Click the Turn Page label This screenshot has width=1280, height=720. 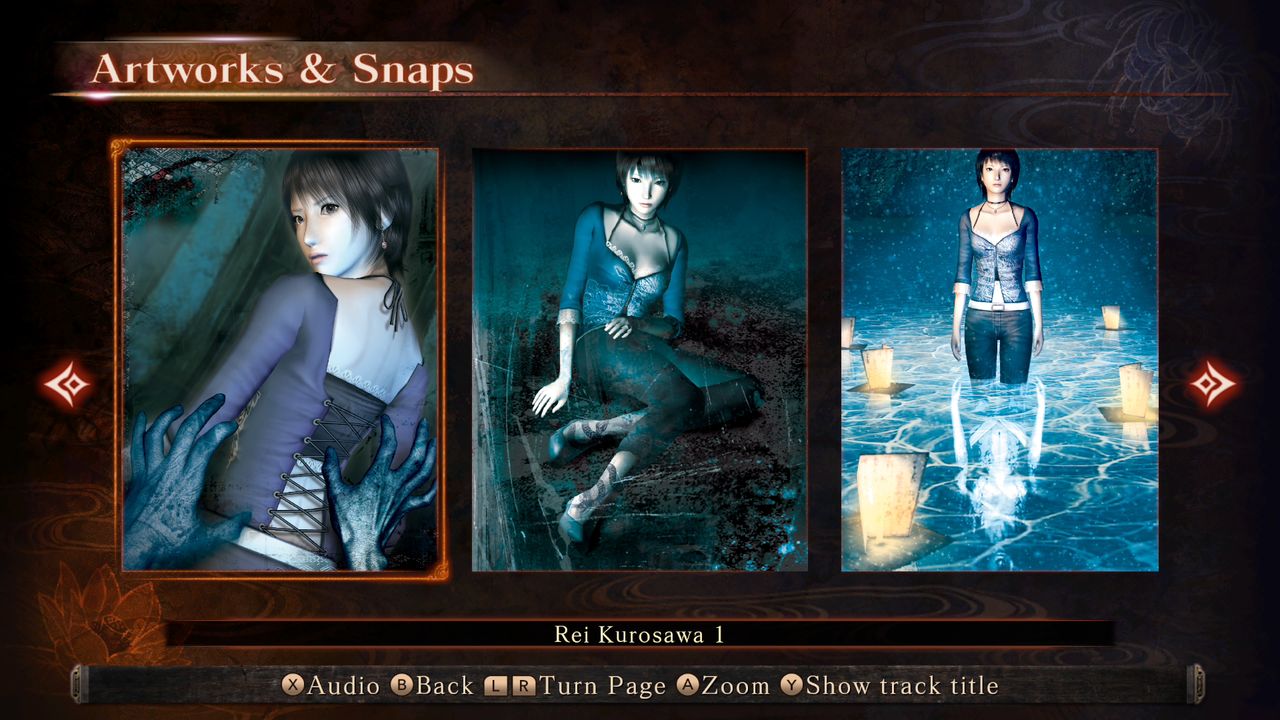603,687
